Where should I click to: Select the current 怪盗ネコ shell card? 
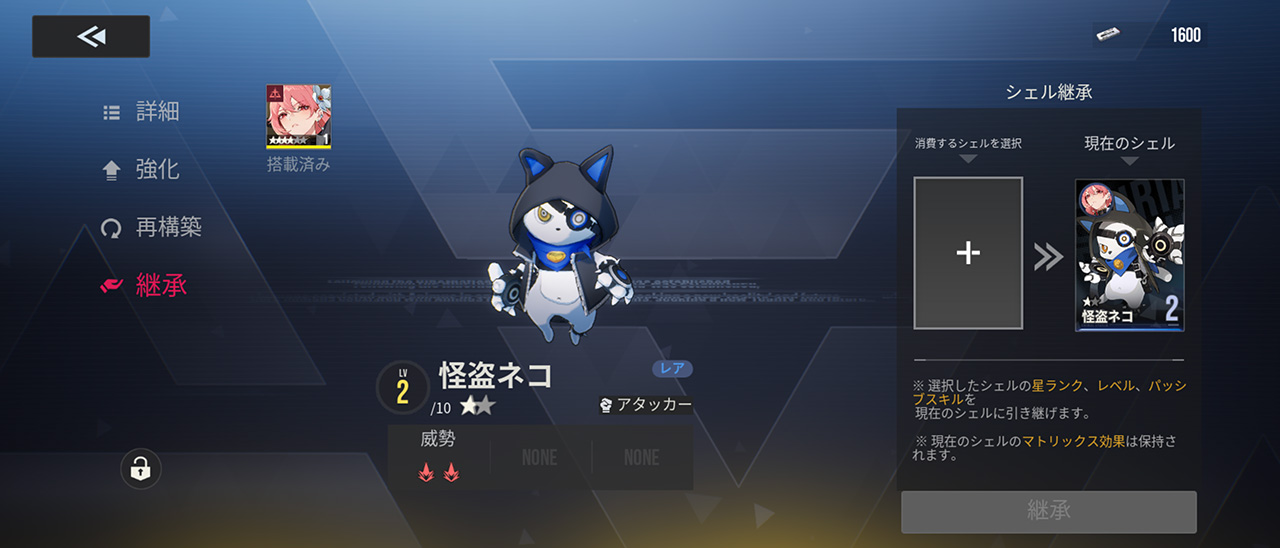pos(1129,254)
